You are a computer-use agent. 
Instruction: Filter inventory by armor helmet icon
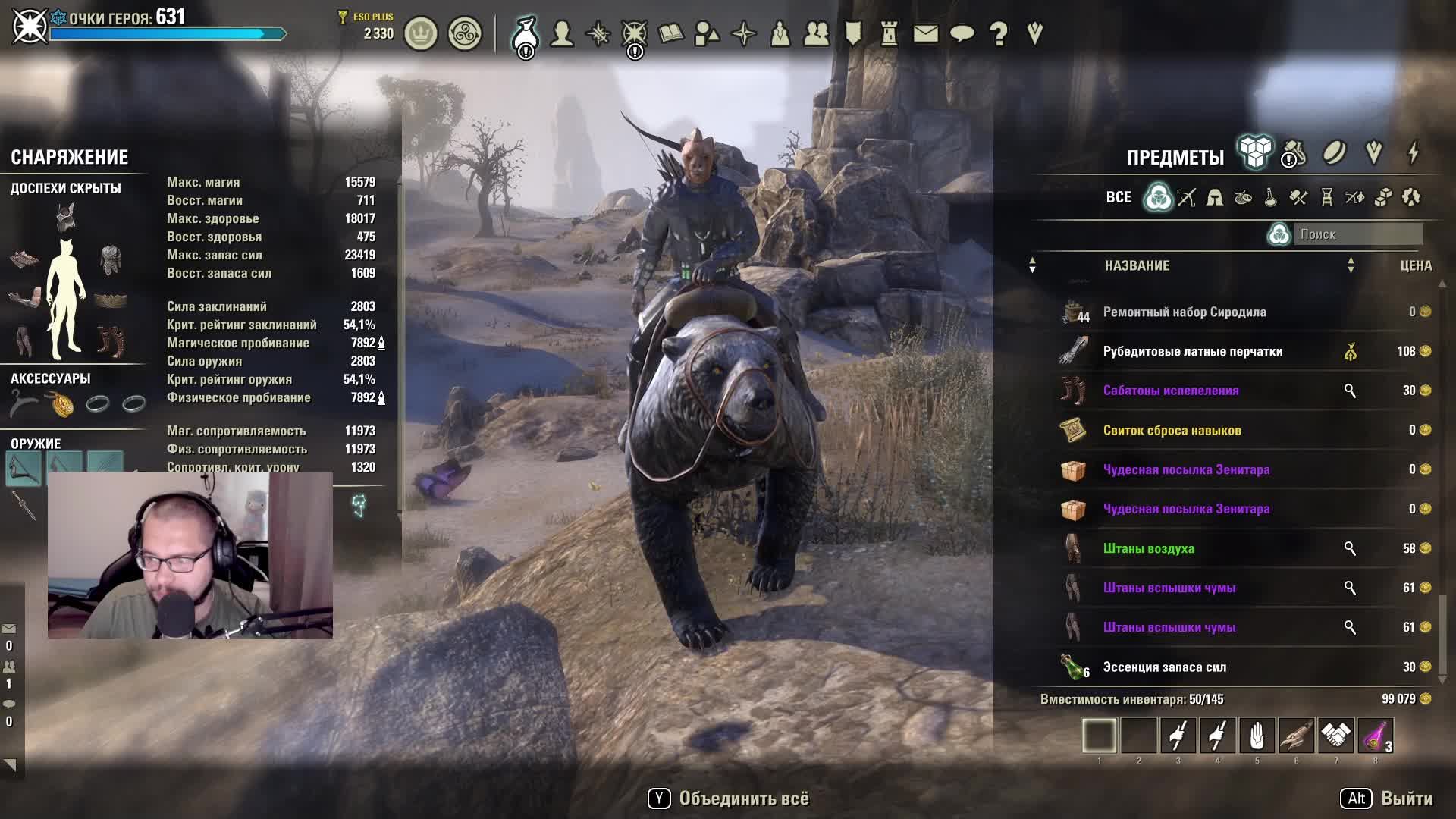(x=1215, y=198)
